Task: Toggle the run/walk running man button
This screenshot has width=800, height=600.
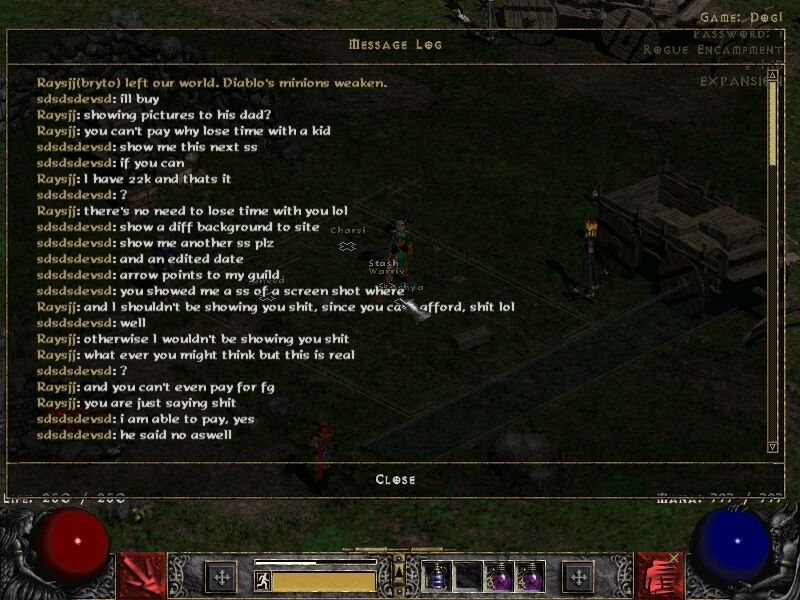Action: (263, 579)
